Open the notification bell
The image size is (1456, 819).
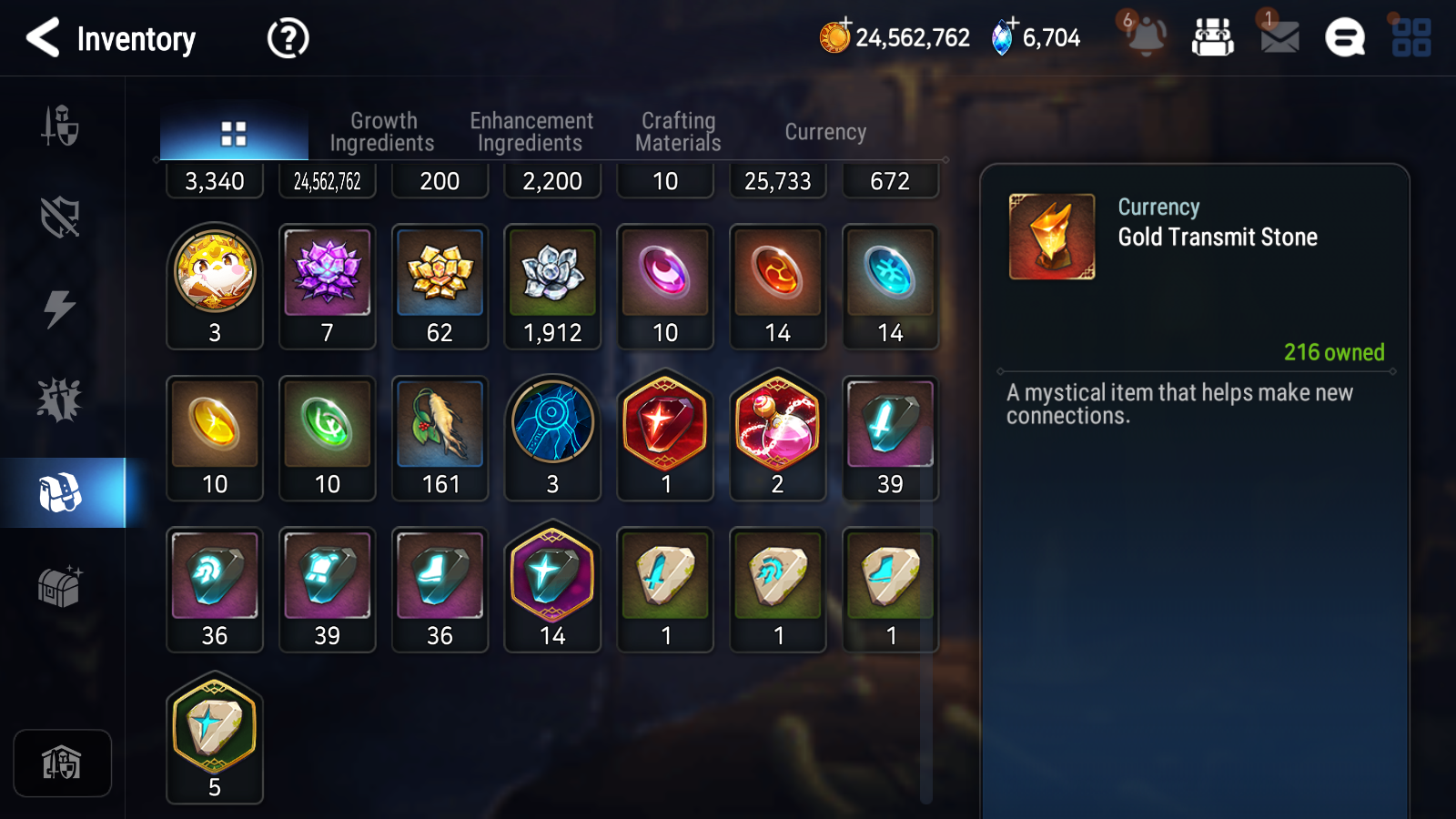(1145, 36)
